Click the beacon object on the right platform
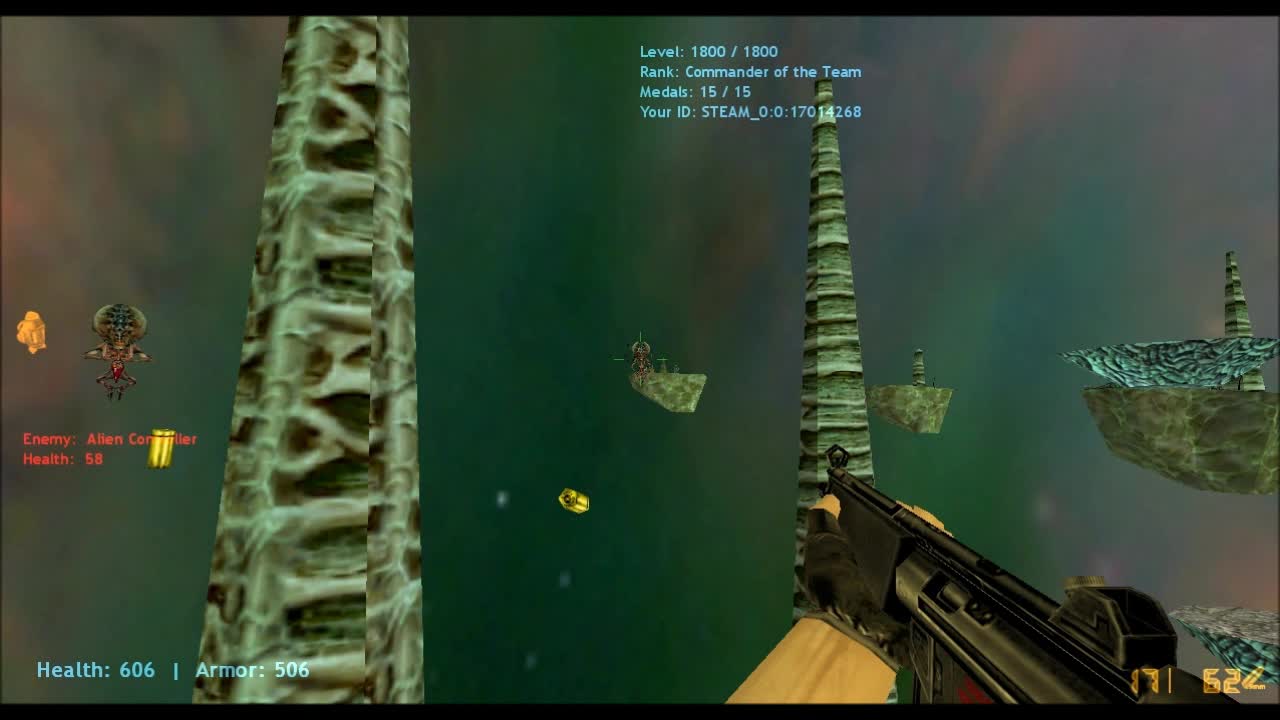 [x=917, y=365]
